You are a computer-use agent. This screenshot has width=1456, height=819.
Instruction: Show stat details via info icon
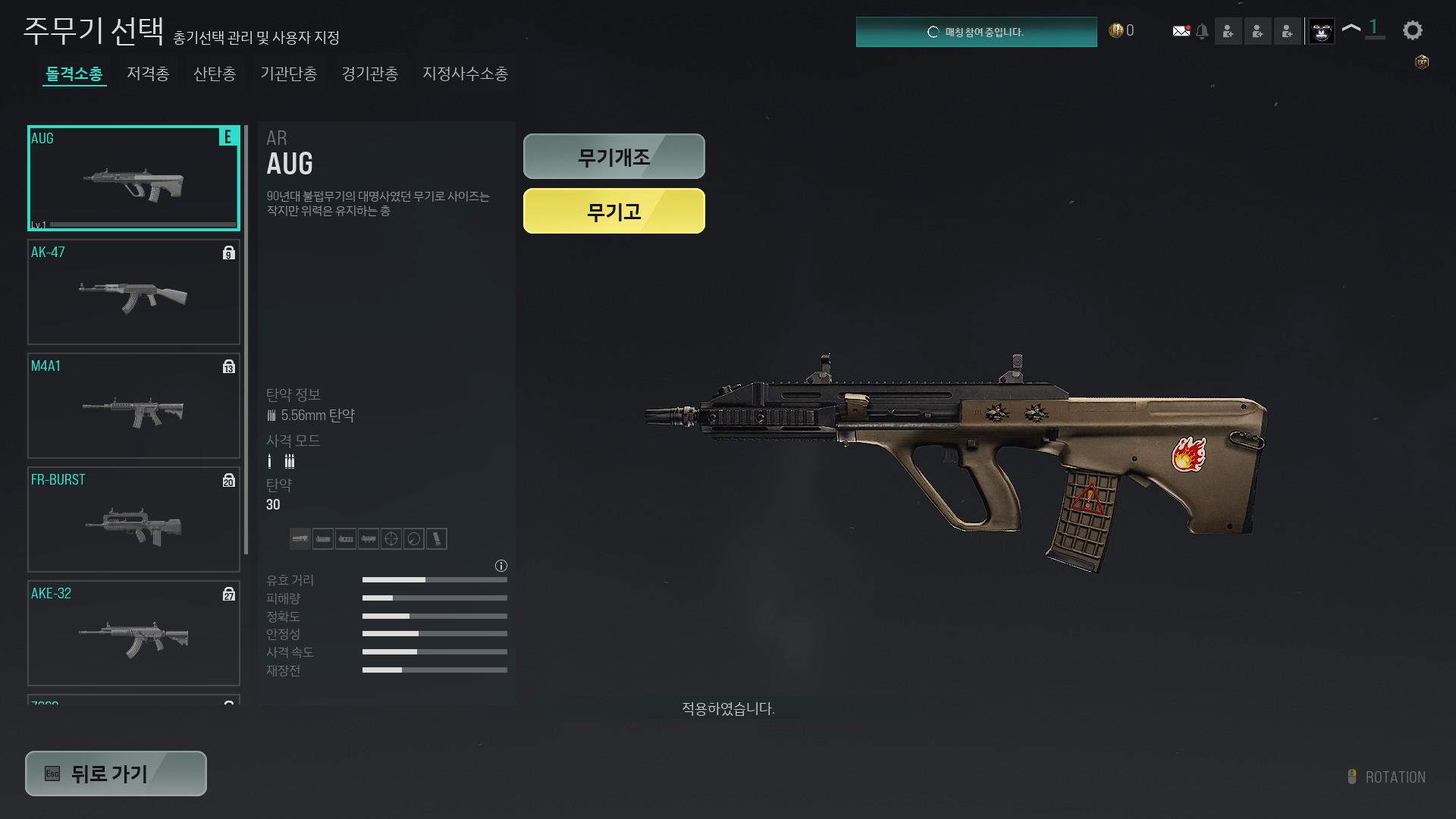(x=501, y=566)
